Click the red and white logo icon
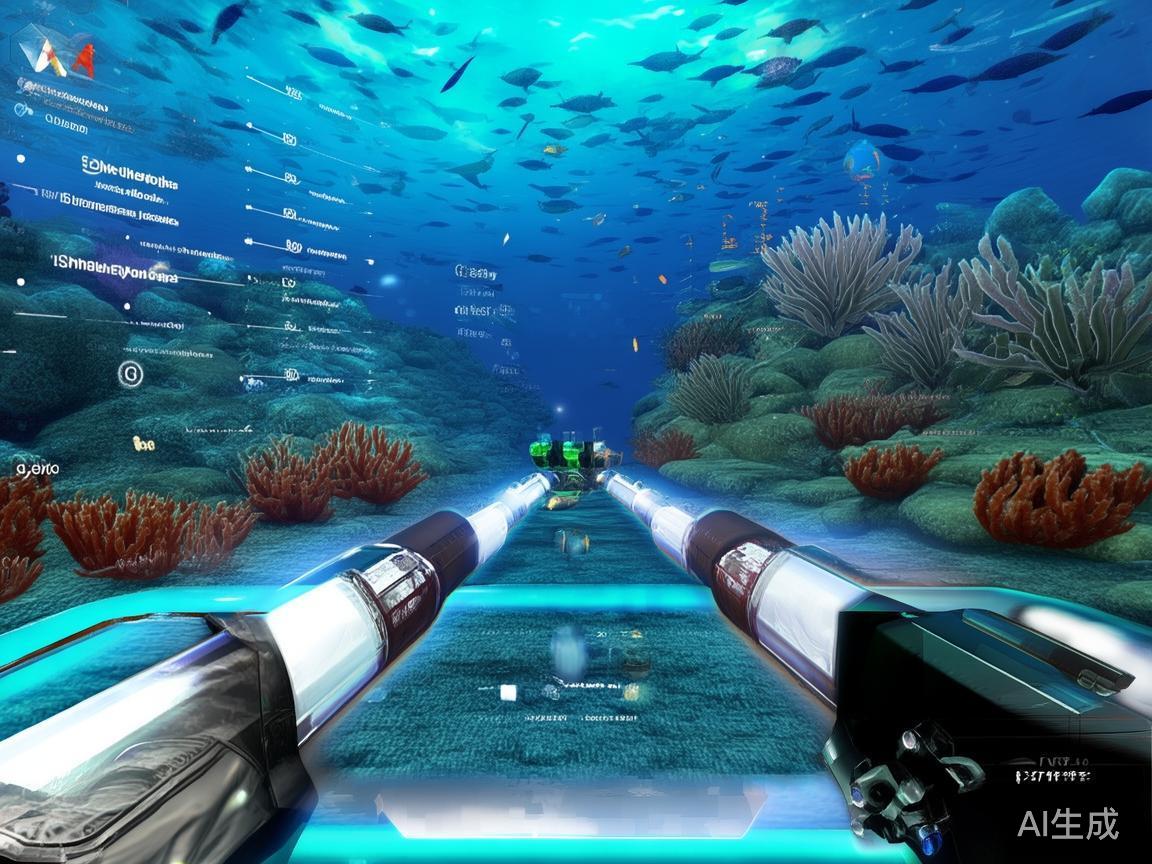Viewport: 1152px width, 864px height. [63, 57]
